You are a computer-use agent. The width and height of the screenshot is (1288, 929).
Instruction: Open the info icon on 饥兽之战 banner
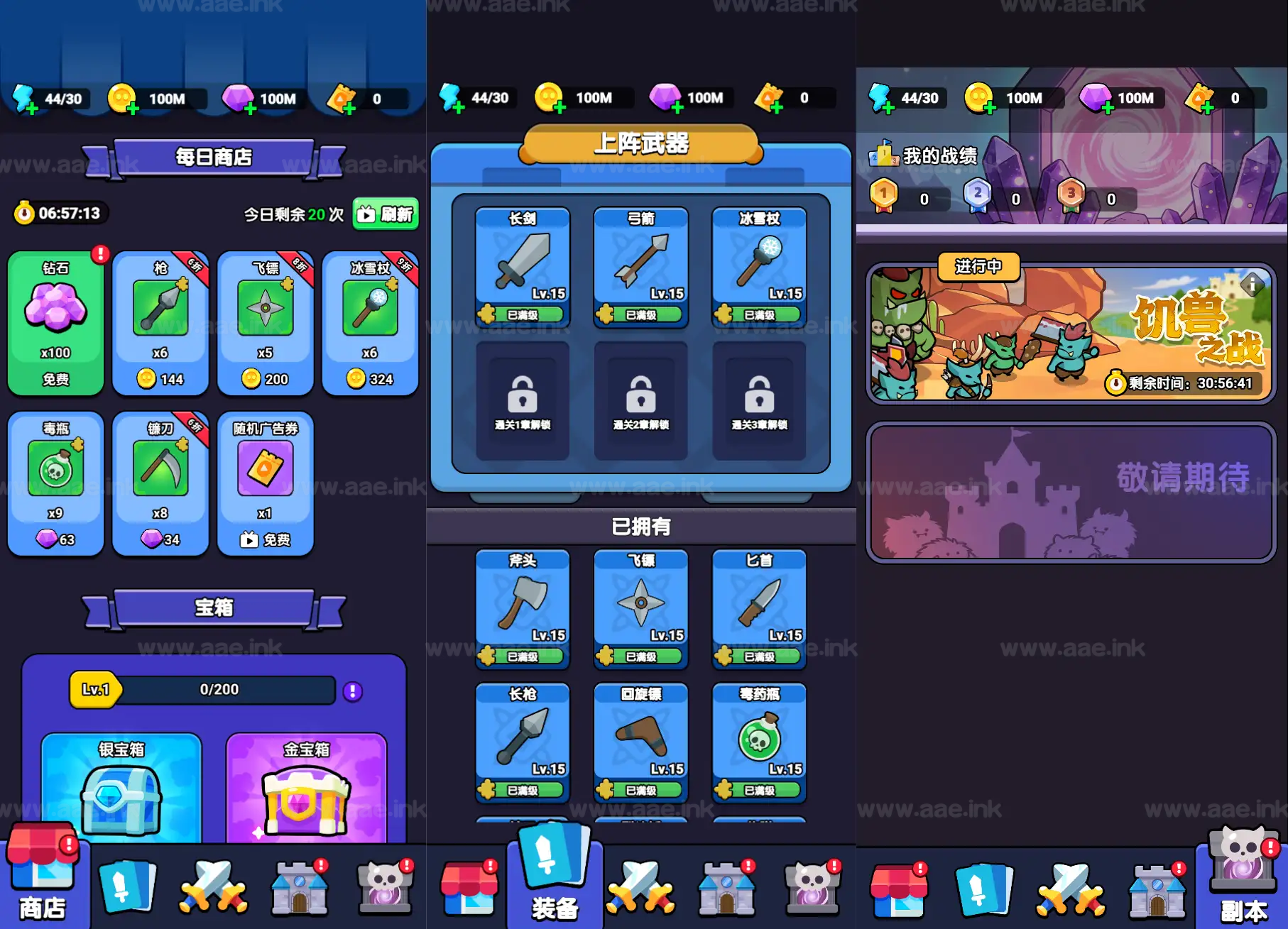pyautogui.click(x=1252, y=285)
